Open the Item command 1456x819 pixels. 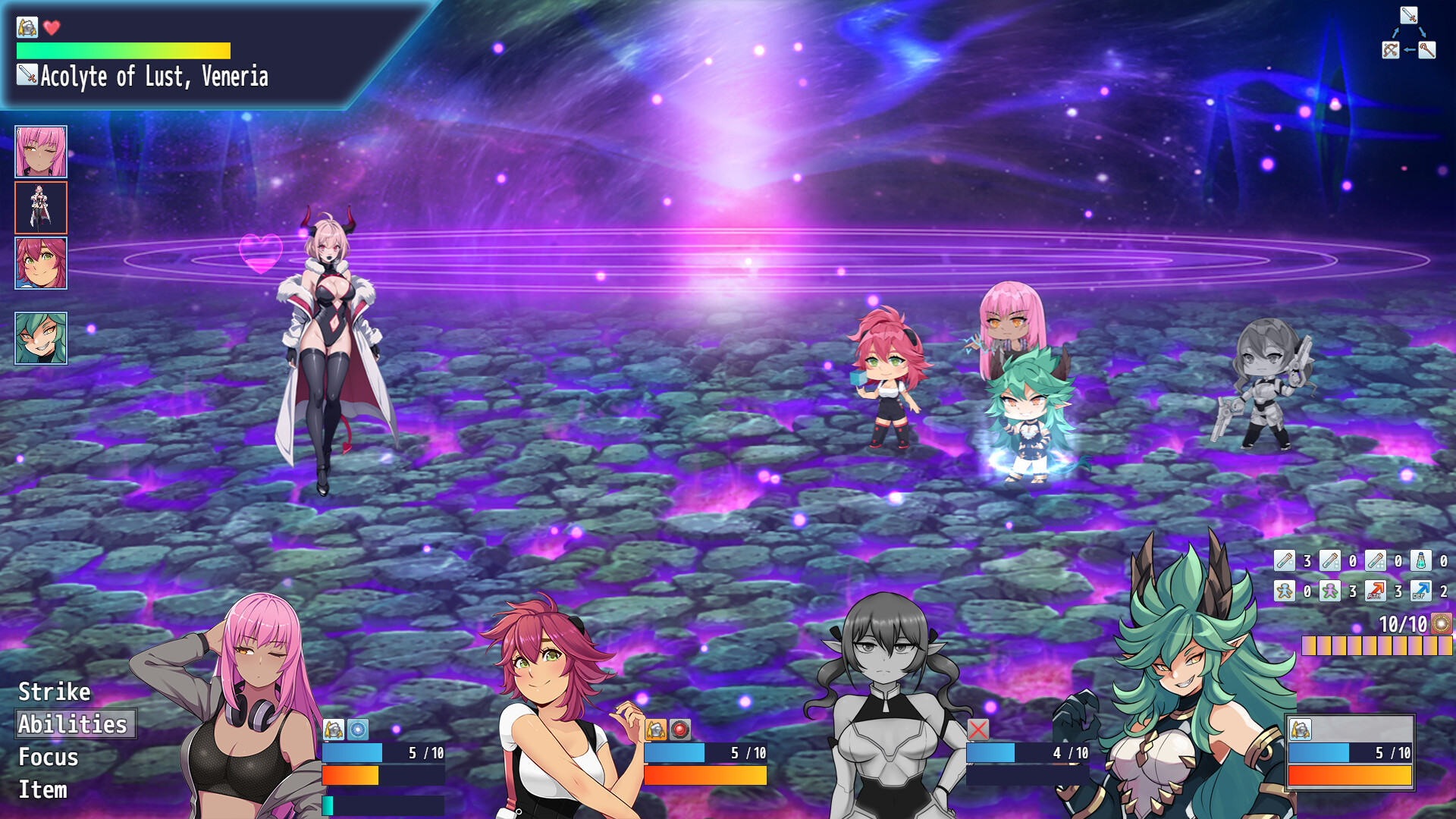[43, 789]
